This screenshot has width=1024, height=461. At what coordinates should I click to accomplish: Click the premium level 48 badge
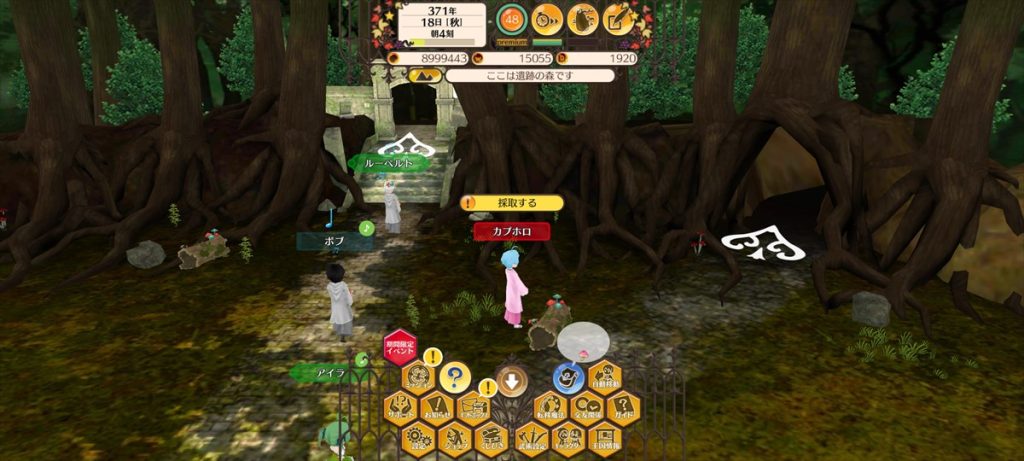[x=510, y=19]
